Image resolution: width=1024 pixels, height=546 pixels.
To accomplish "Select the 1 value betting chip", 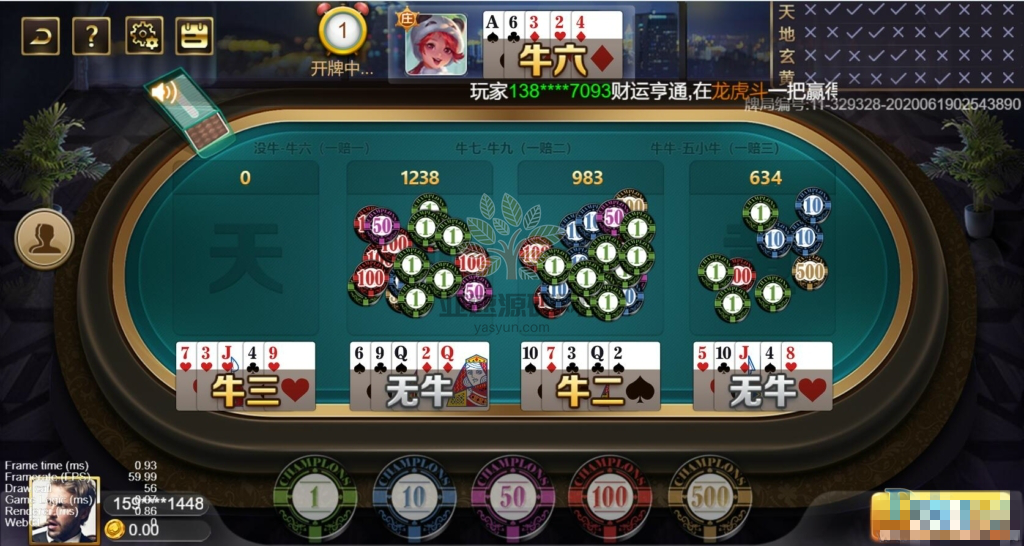I will click(316, 496).
